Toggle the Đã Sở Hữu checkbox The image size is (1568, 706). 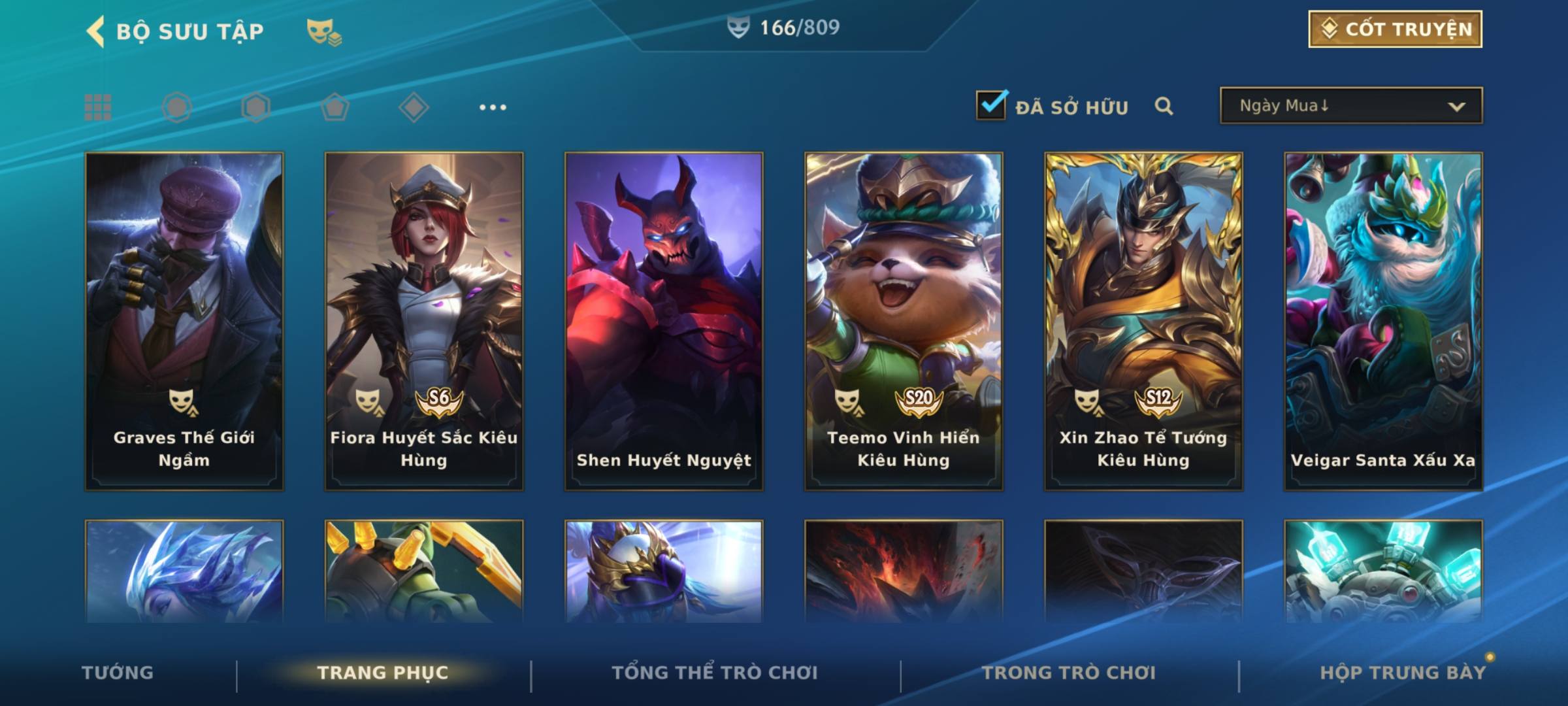pyautogui.click(x=991, y=106)
